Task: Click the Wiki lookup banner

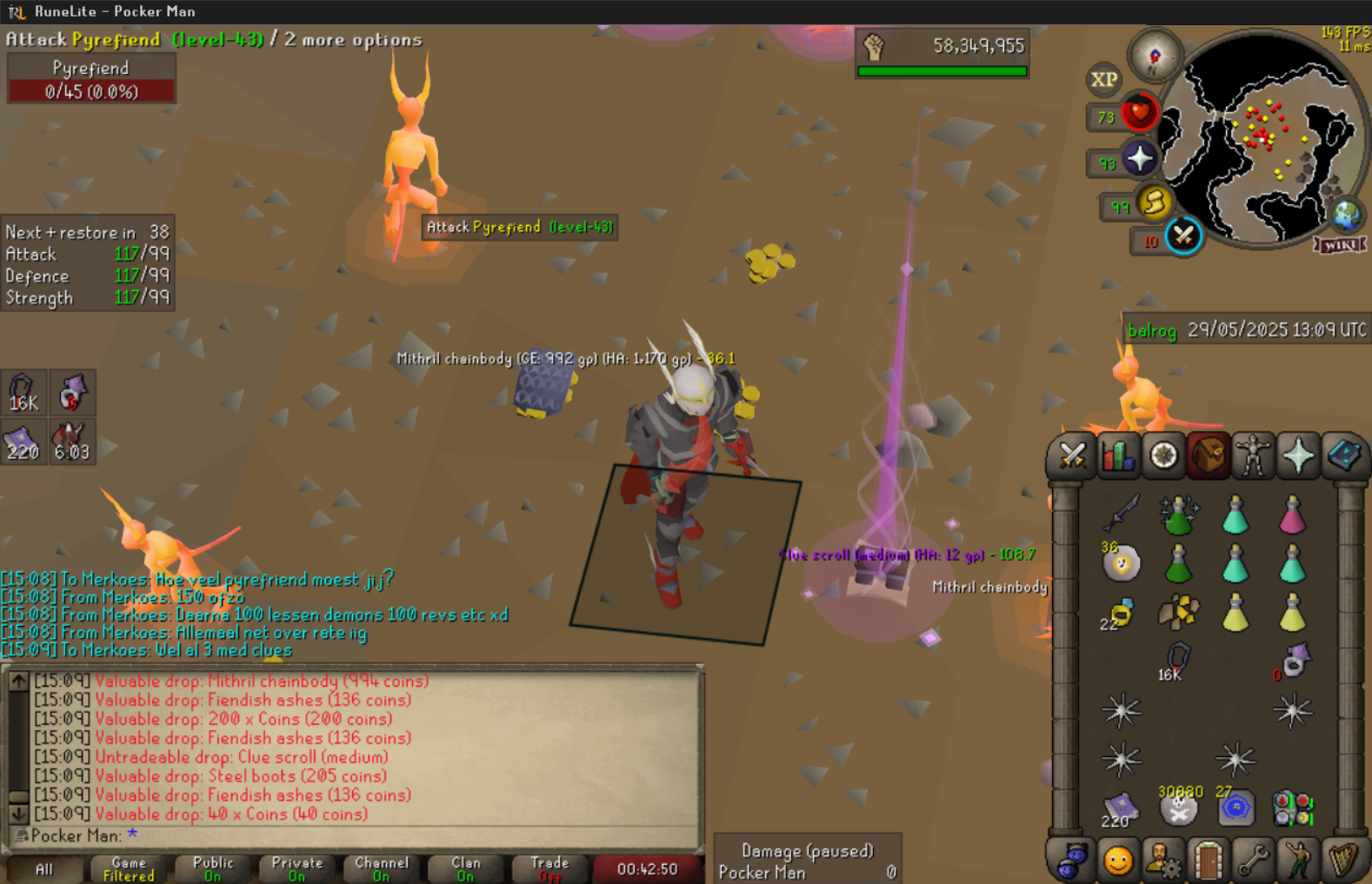Action: tap(1340, 245)
